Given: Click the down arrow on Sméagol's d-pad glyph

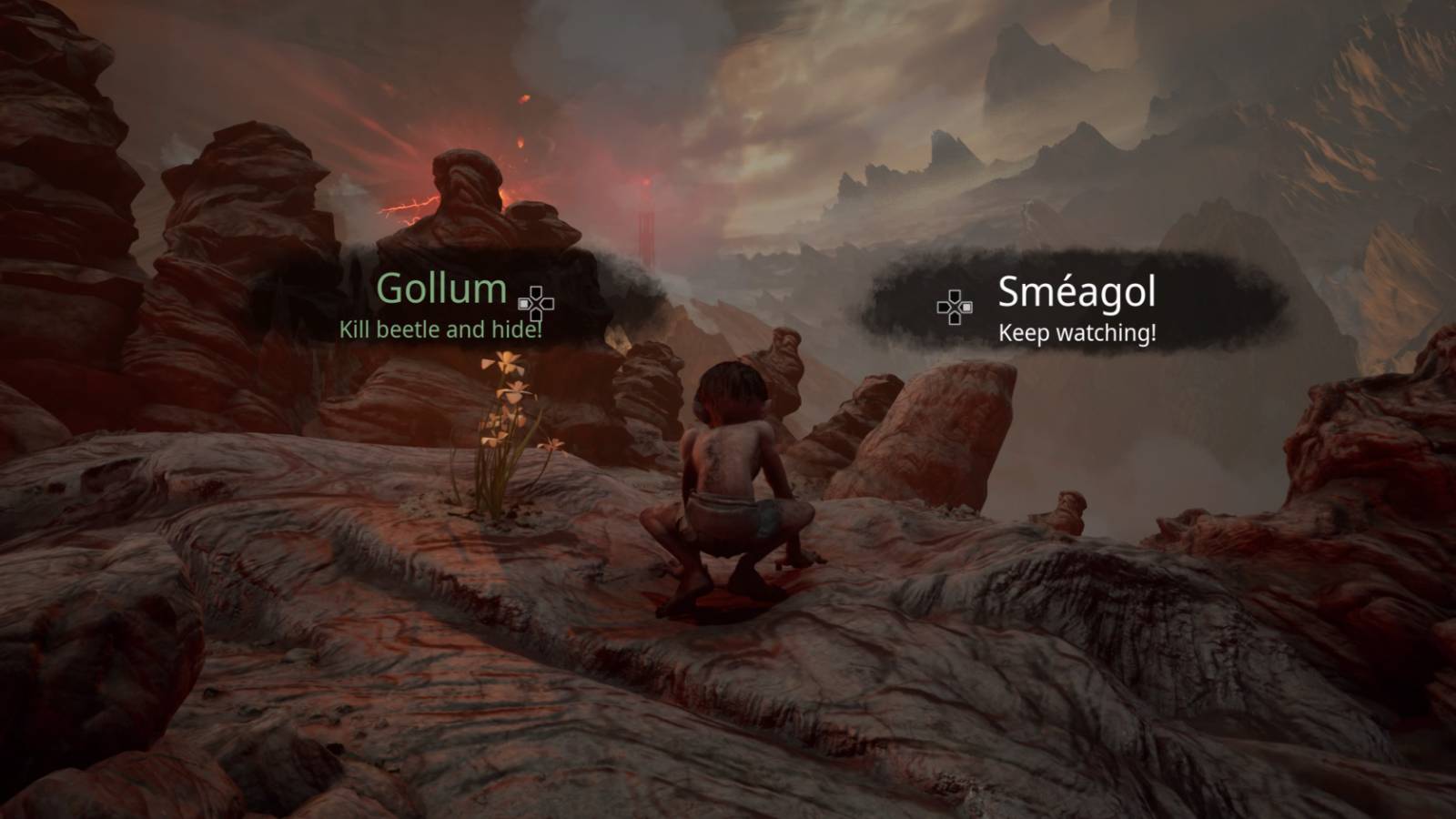Looking at the screenshot, I should click(x=955, y=318).
